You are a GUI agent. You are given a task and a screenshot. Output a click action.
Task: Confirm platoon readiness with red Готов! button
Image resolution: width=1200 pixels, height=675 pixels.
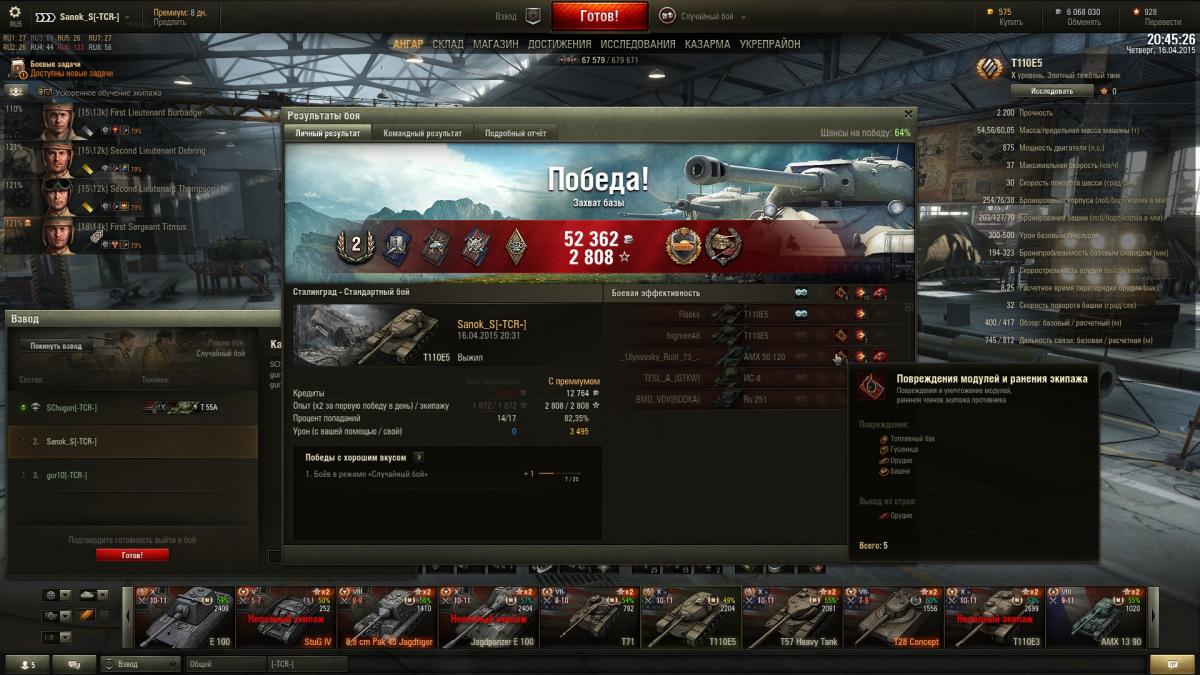132,555
